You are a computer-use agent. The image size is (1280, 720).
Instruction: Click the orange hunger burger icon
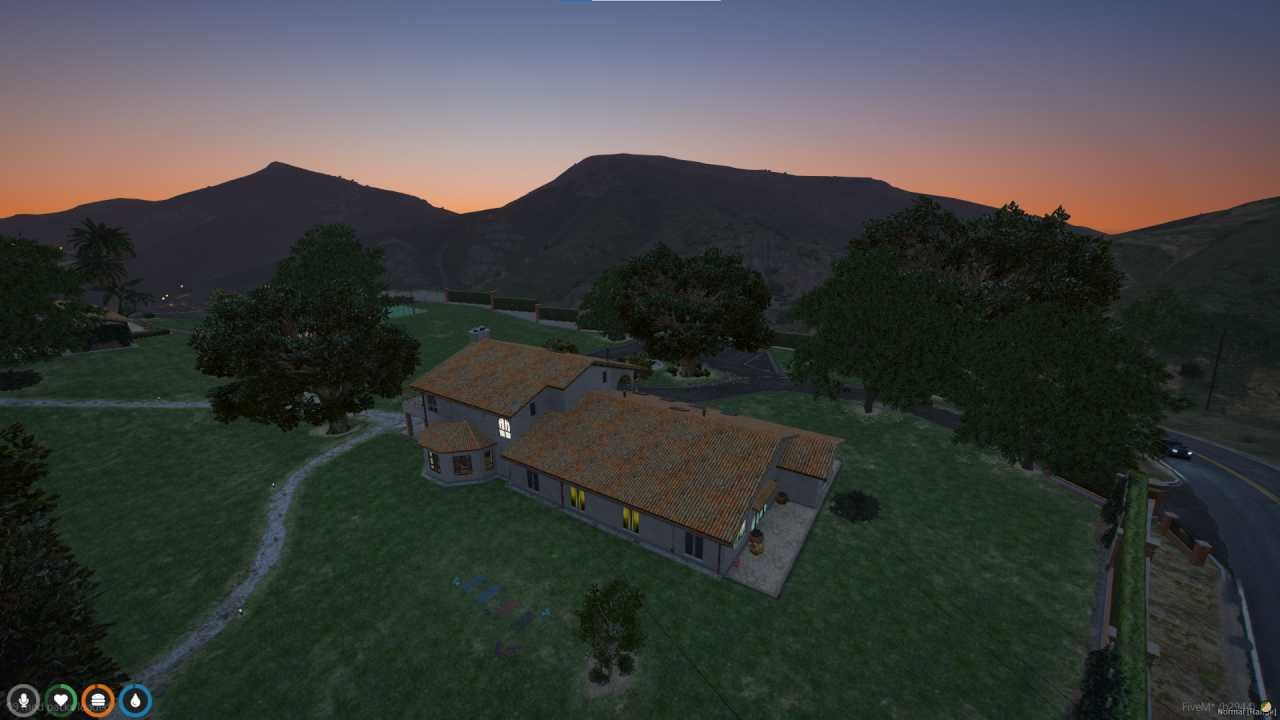tap(98, 698)
